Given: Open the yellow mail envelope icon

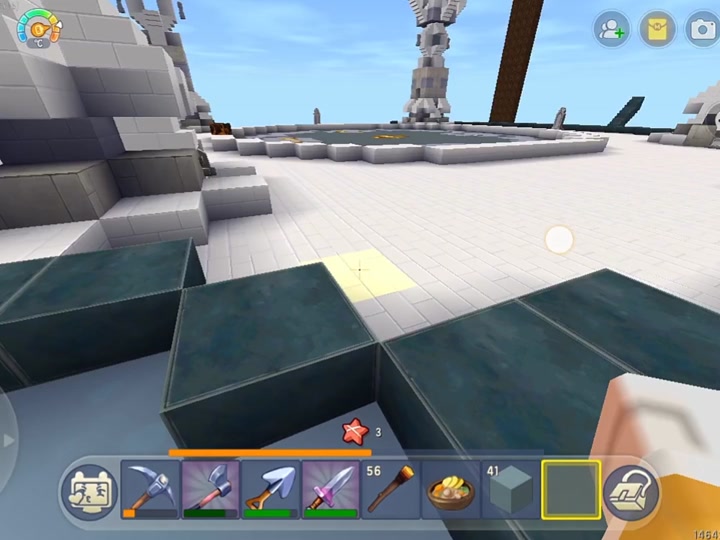Looking at the screenshot, I should coord(656,30).
